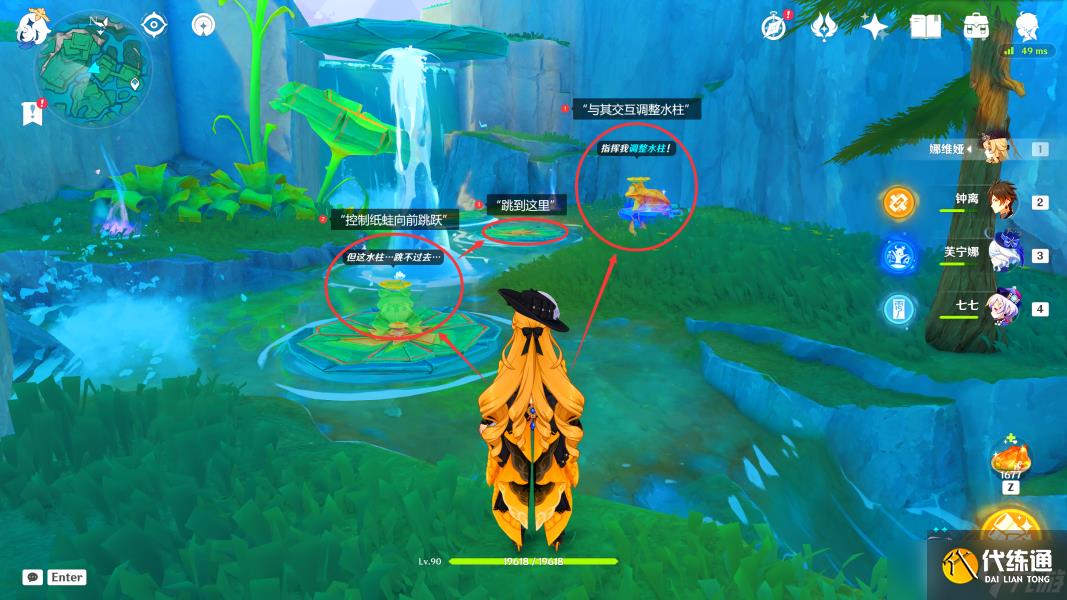Open the inventory backpack icon
The image size is (1067, 600).
tap(976, 27)
